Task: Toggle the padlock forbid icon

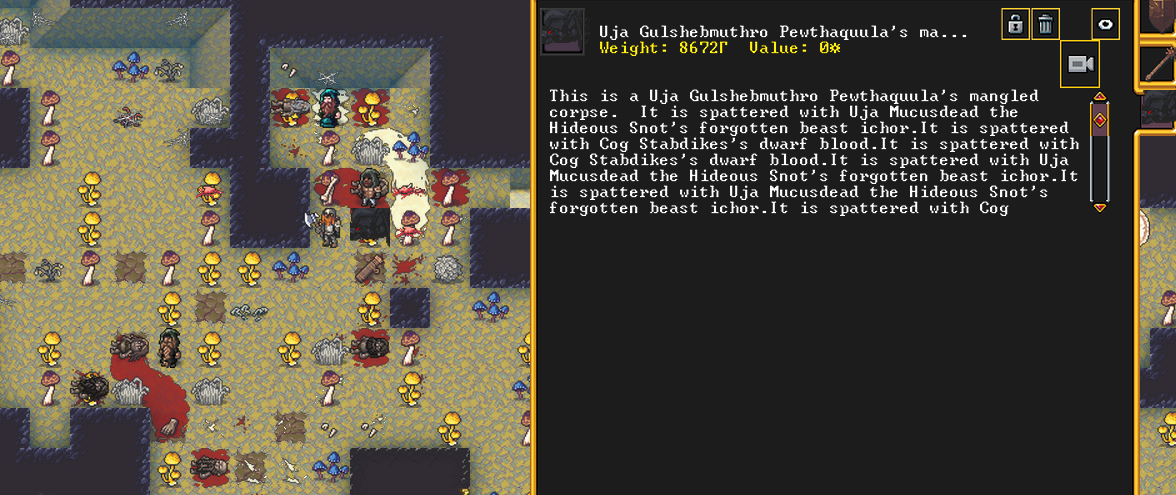Action: pos(1016,24)
